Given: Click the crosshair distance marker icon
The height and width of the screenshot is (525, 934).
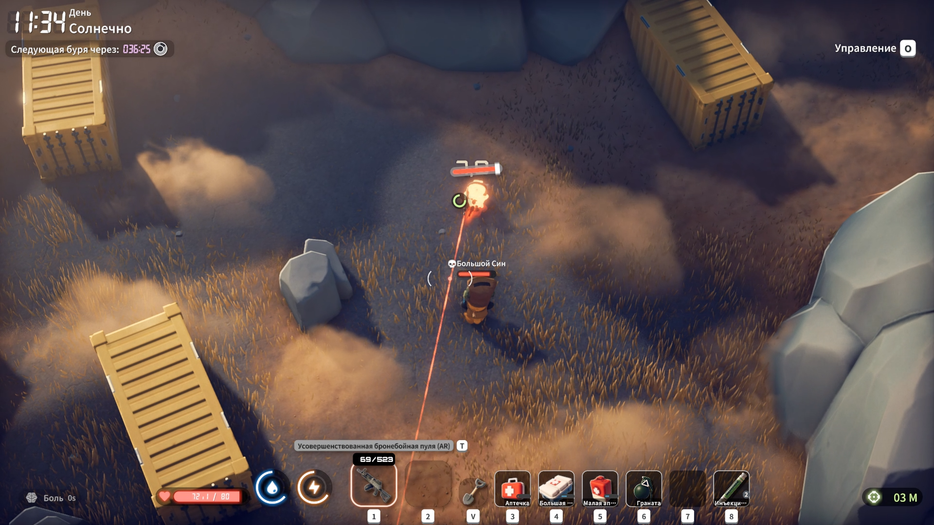Looking at the screenshot, I should pyautogui.click(x=874, y=497).
